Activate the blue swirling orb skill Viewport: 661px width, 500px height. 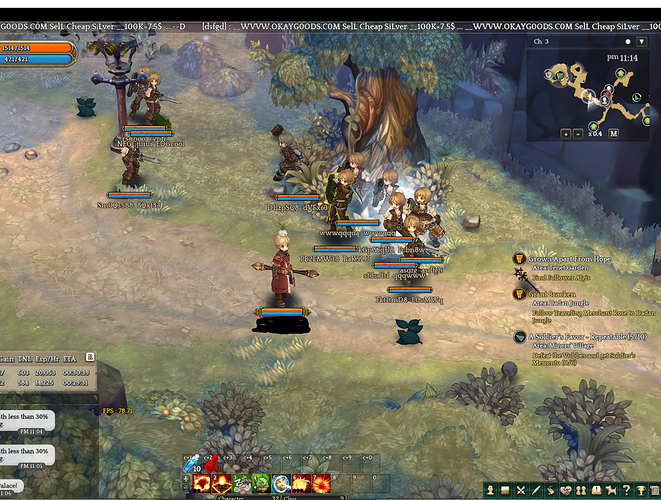pyautogui.click(x=281, y=484)
